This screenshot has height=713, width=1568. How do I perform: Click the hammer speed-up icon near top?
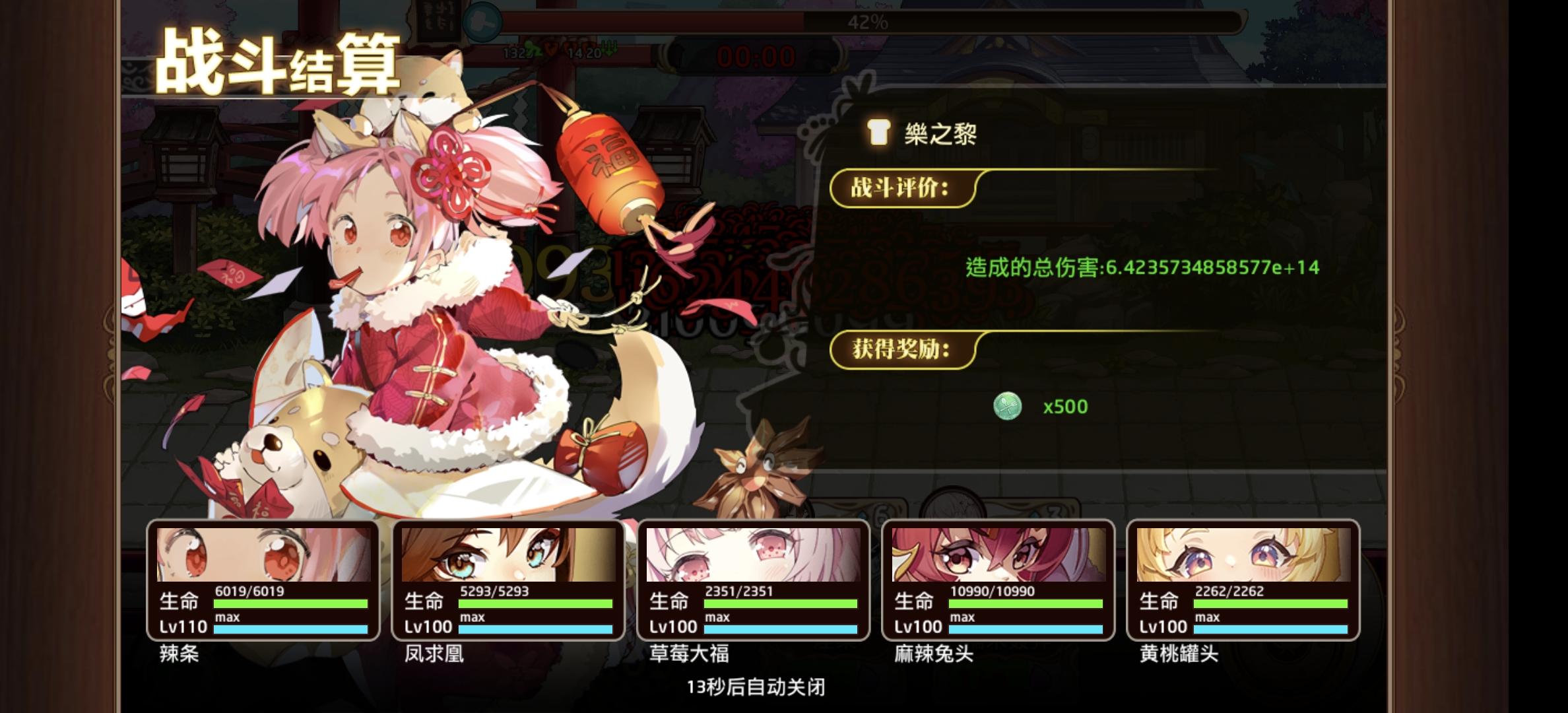(x=482, y=20)
